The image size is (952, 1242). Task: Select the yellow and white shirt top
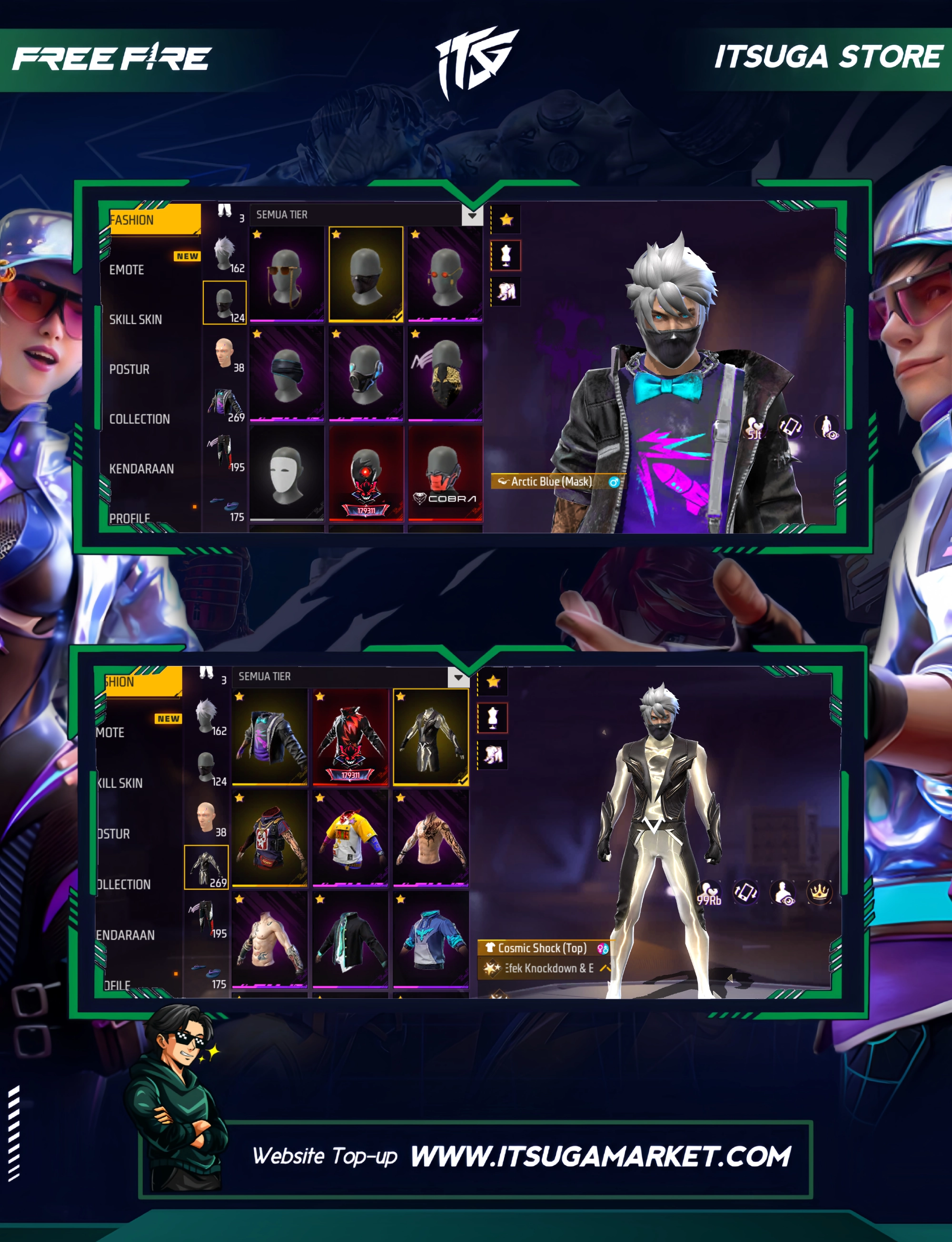tap(350, 837)
